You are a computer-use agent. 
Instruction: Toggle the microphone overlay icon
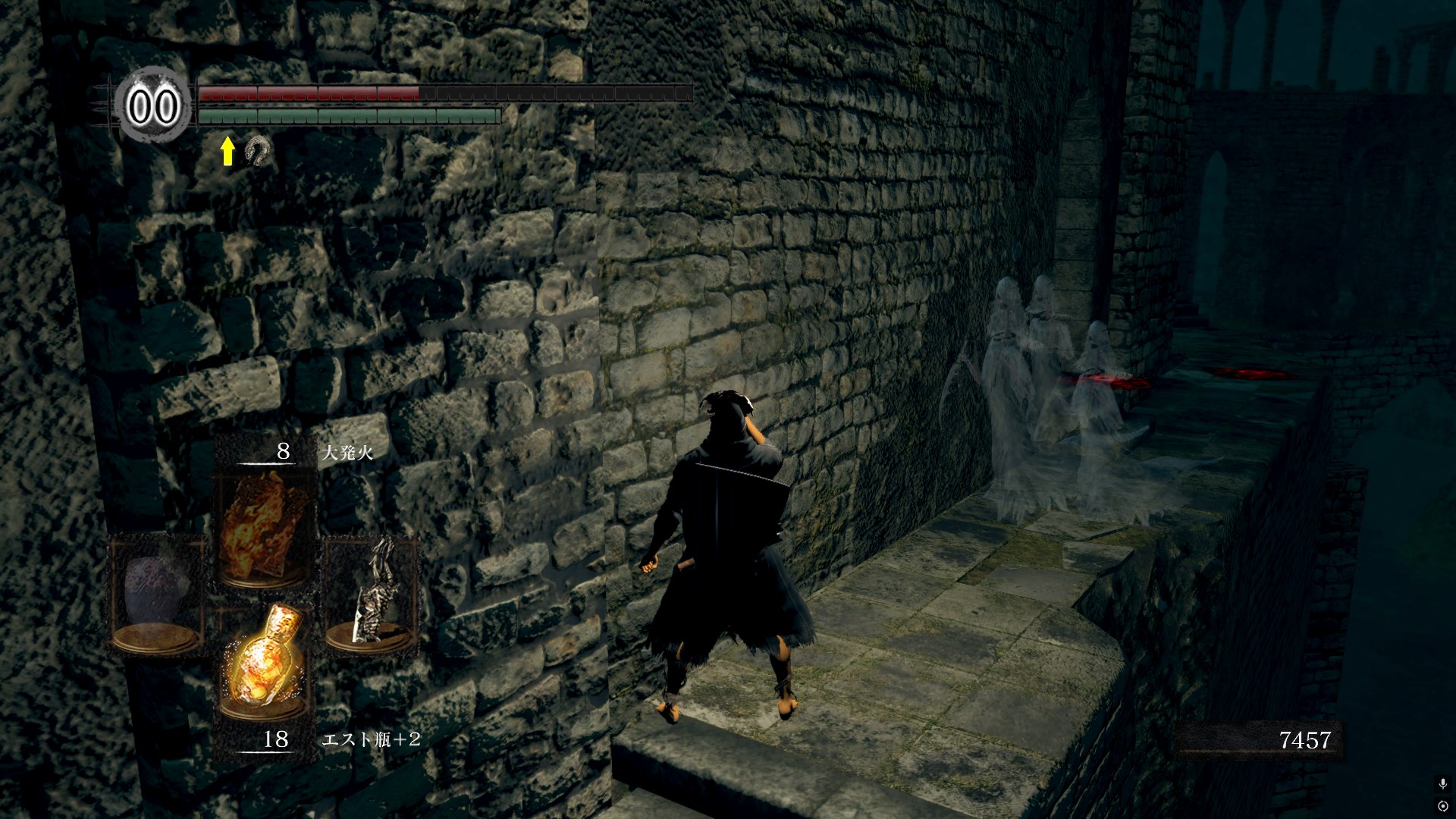1442,783
